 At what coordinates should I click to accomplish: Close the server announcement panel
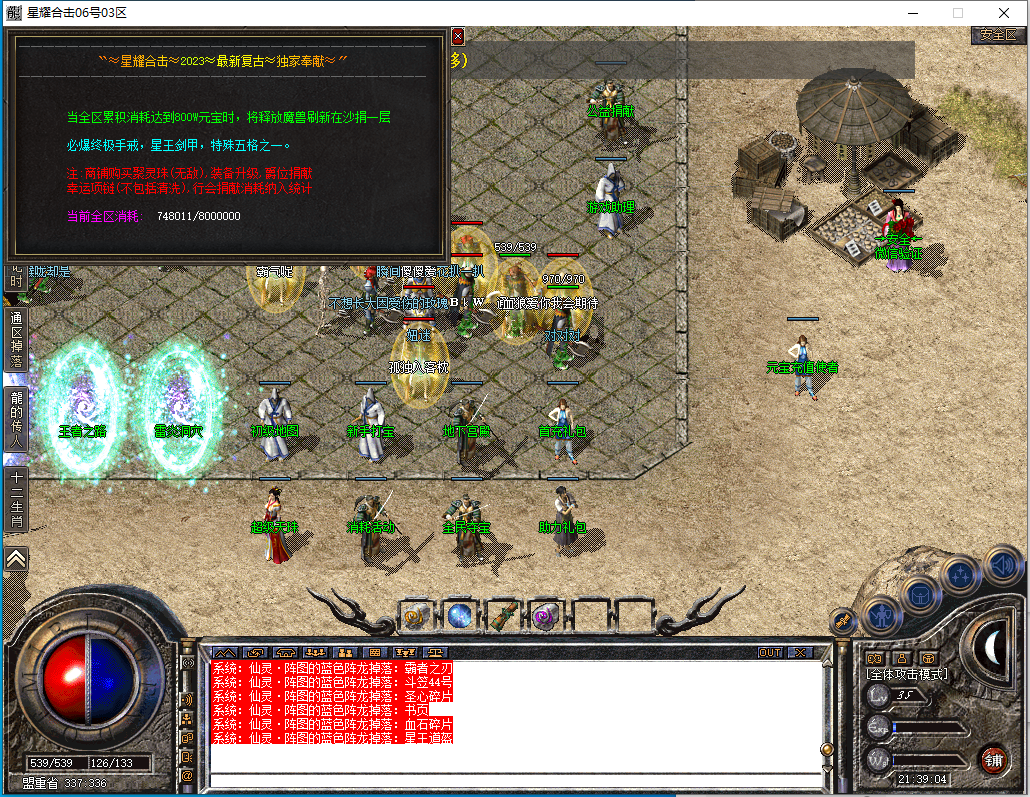click(458, 36)
